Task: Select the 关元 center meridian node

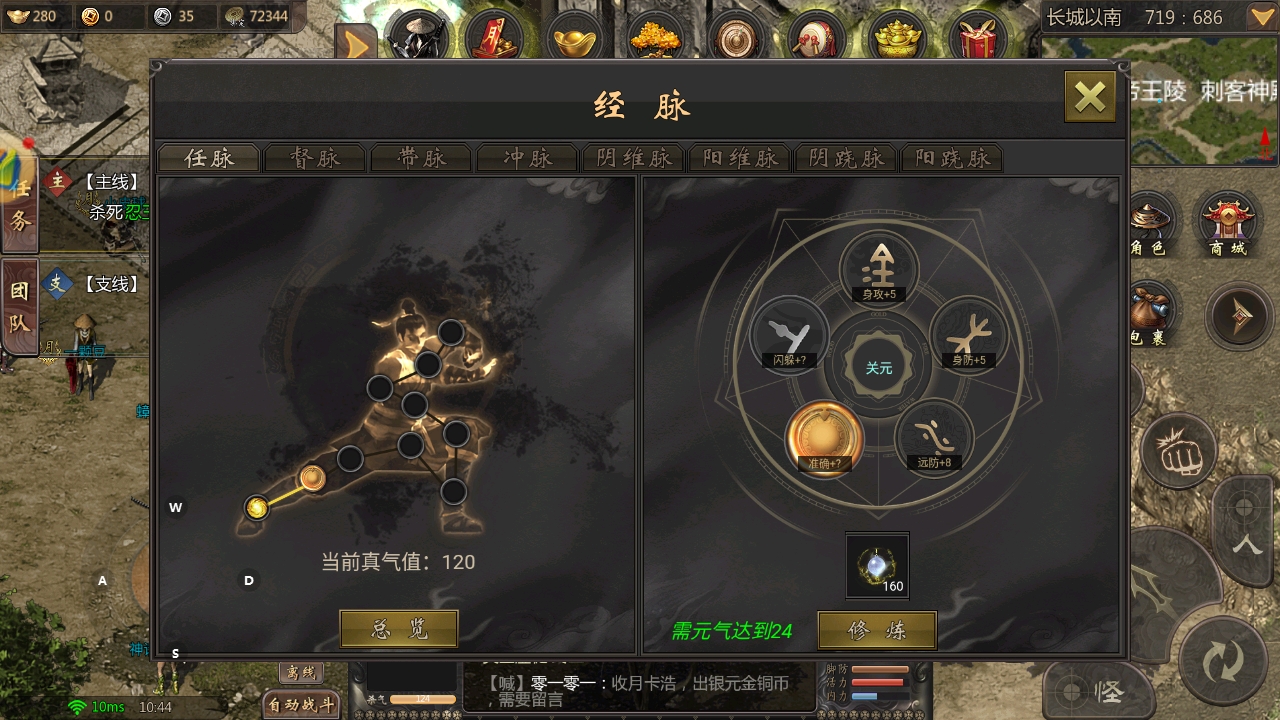Action: pyautogui.click(x=878, y=366)
